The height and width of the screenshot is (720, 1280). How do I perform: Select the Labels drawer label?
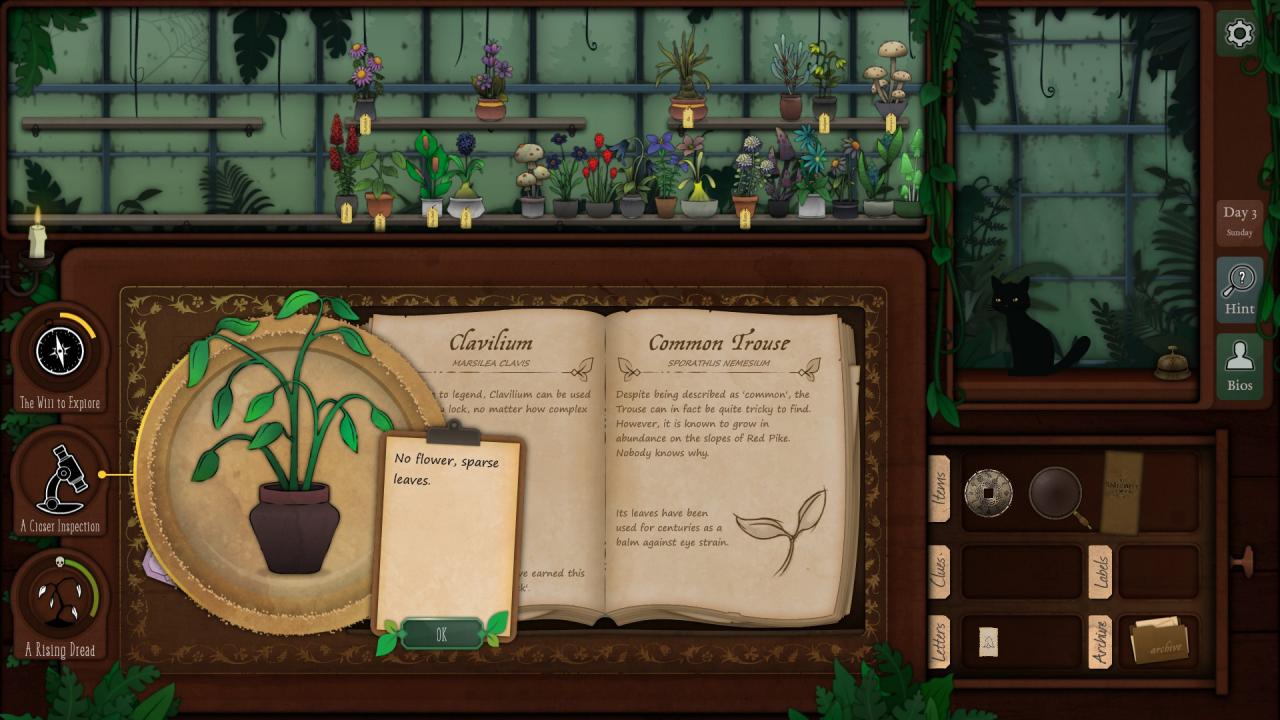pos(1099,572)
